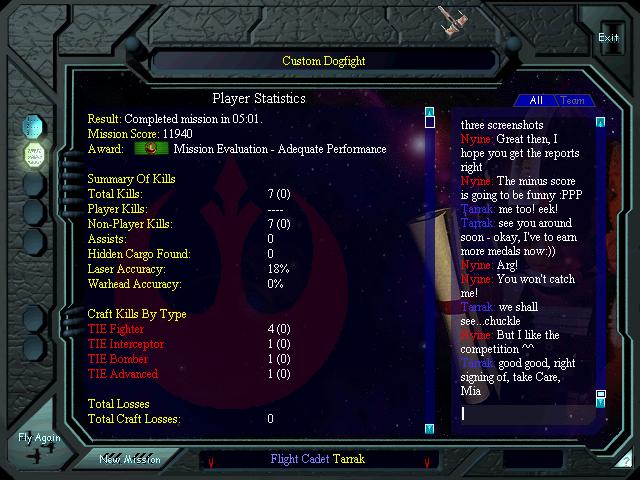Viewport: 640px width, 480px height.
Task: Select the blue-lit round side button
Action: [x=33, y=127]
